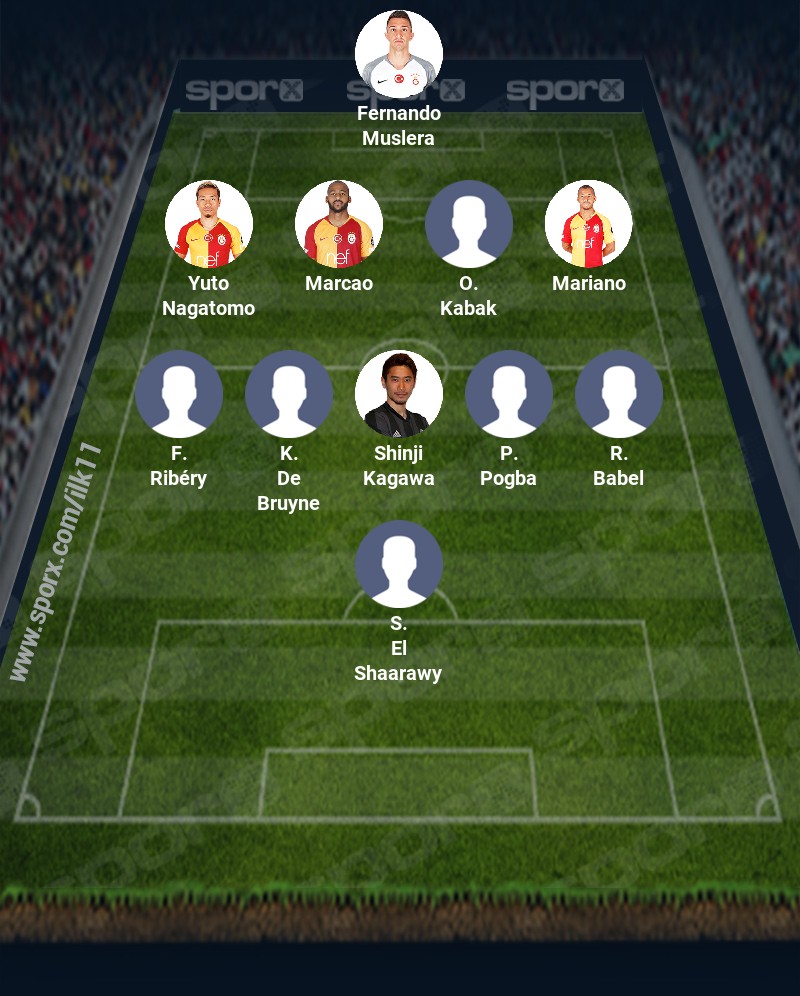
Task: Select the S. El Shaarawy striker slot
Action: 399,564
